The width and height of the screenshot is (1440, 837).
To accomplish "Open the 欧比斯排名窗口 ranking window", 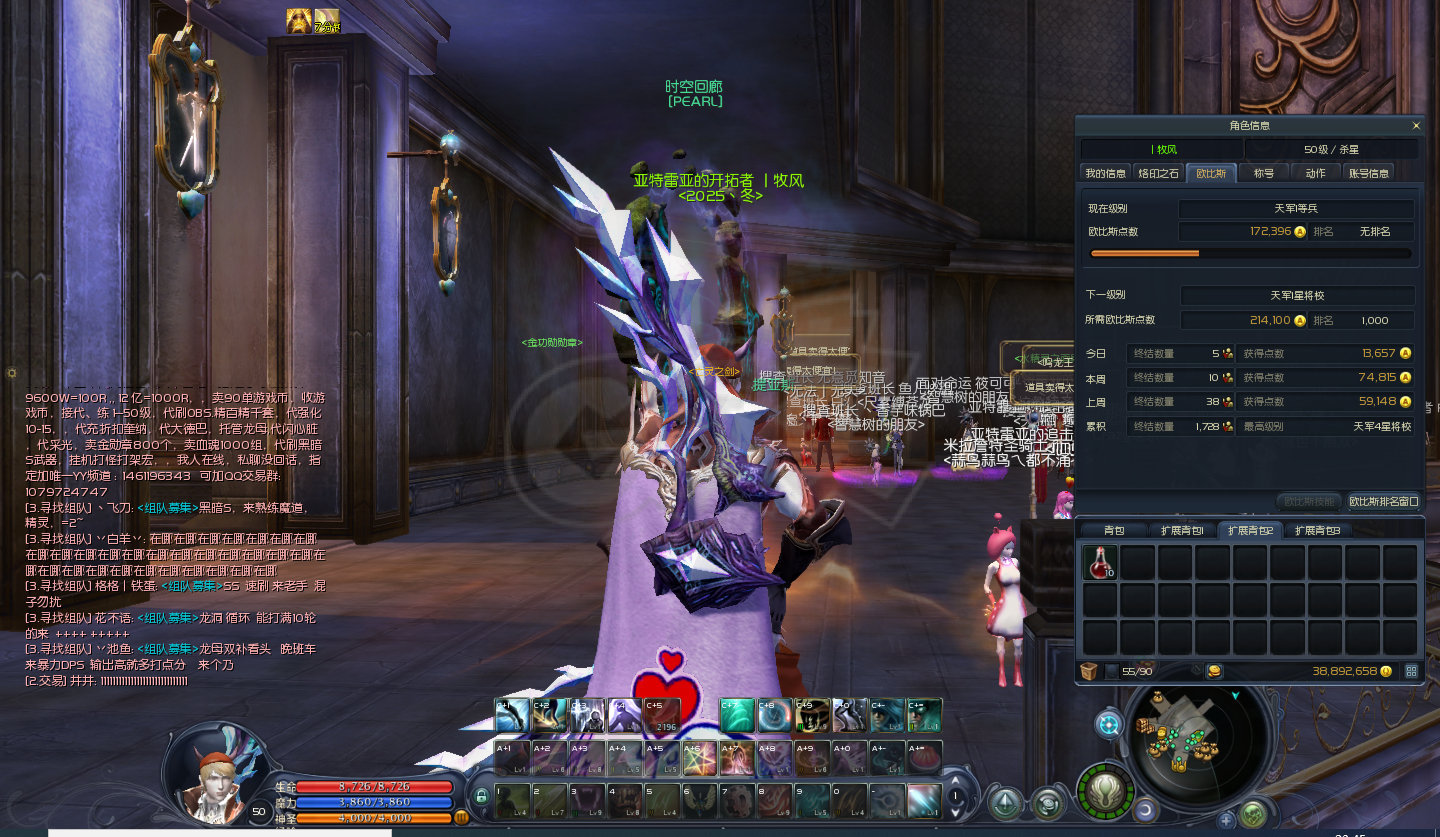I will click(1384, 501).
